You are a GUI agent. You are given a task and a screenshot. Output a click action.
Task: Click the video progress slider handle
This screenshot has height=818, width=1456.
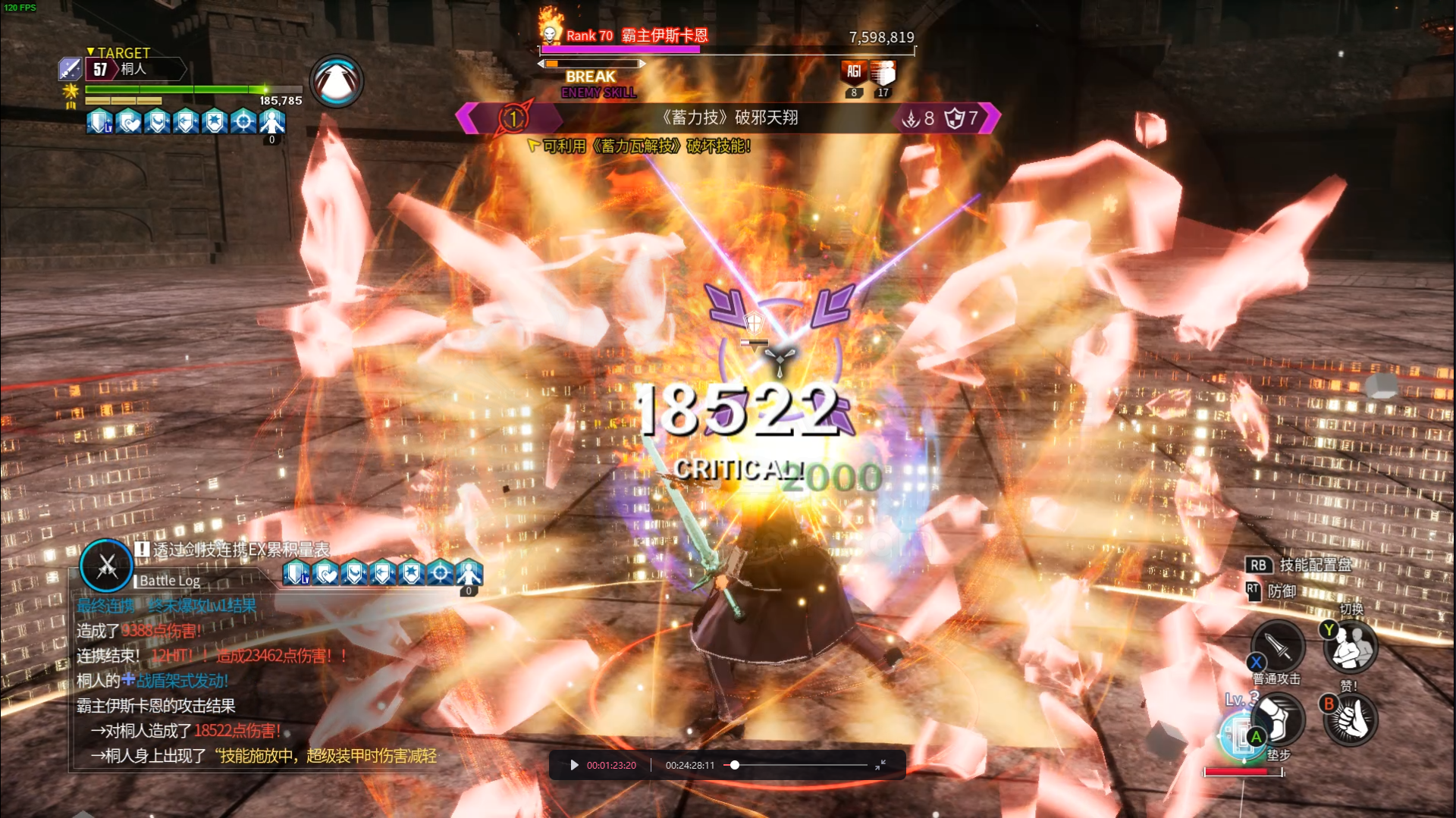click(x=734, y=765)
